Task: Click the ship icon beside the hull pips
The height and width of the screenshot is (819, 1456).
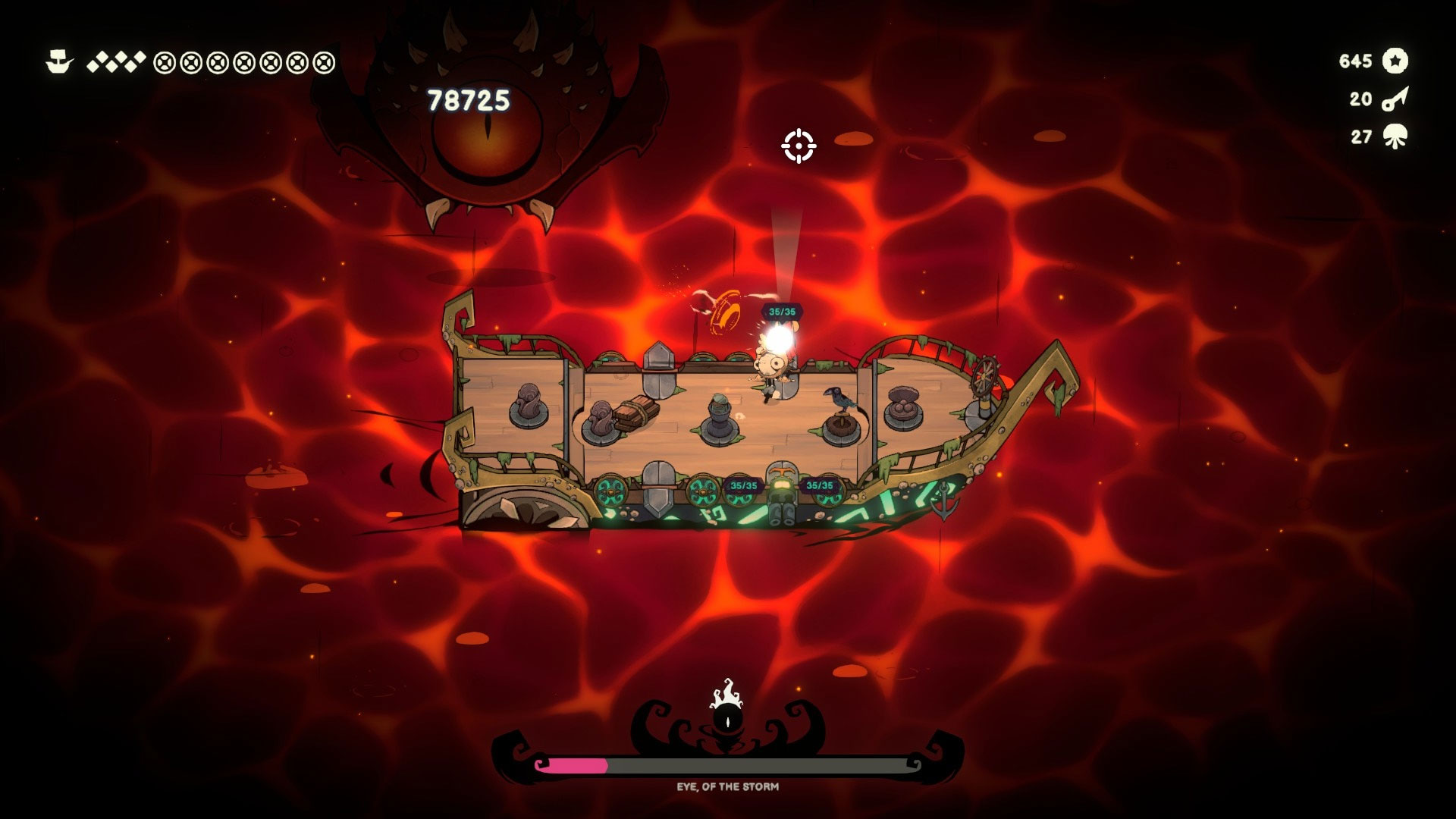Action: (x=60, y=61)
